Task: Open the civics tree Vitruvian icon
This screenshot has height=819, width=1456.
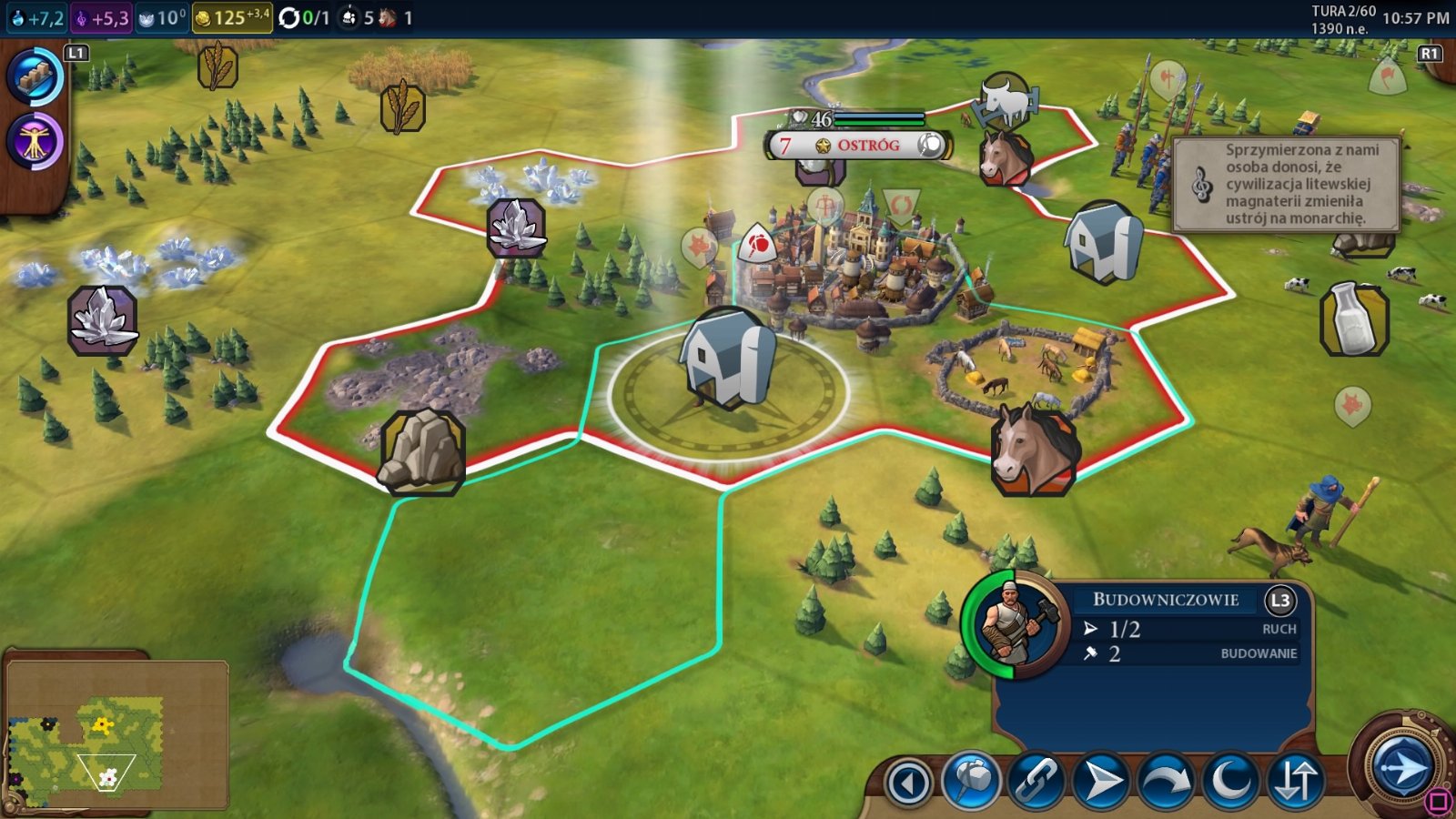Action: (35, 142)
